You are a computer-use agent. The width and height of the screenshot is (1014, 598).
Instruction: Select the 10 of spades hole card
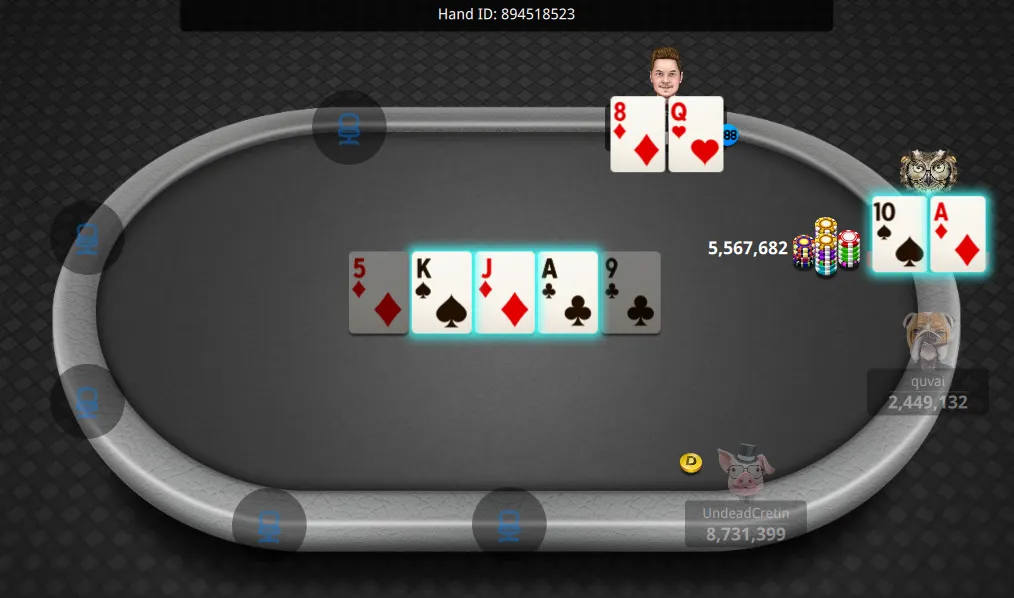coord(899,234)
